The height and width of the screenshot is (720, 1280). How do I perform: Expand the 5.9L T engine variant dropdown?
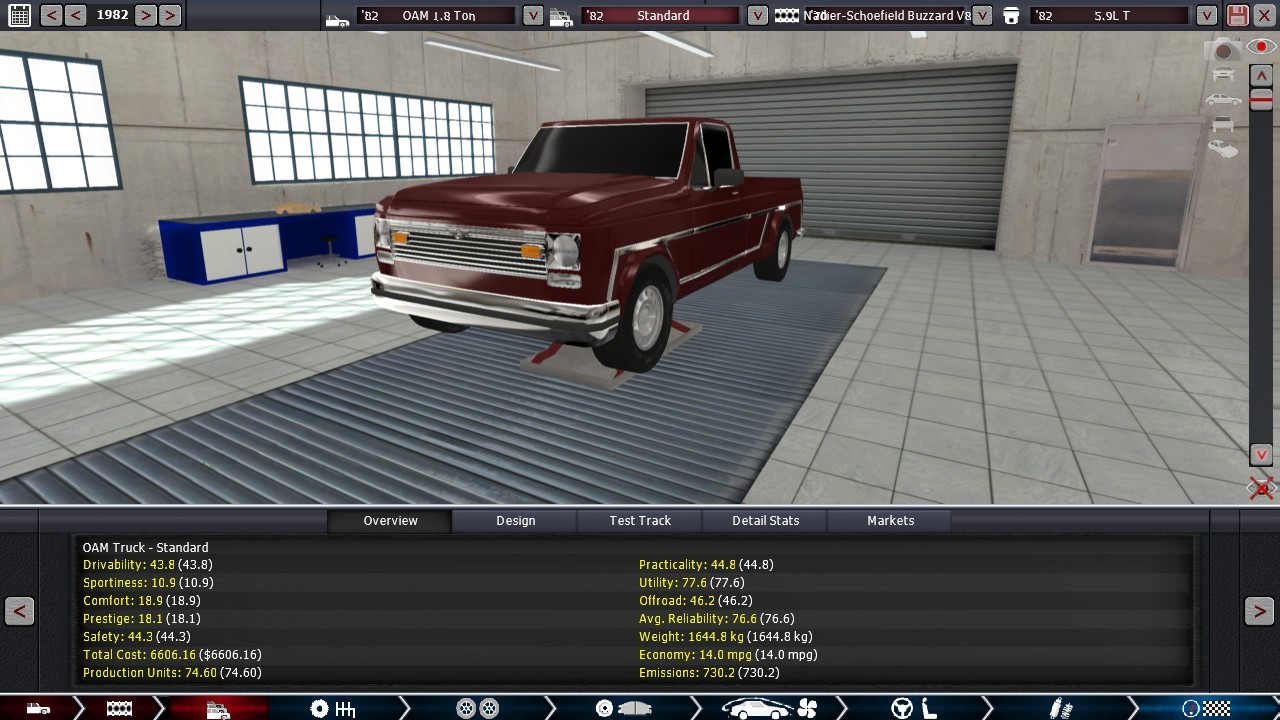1207,15
